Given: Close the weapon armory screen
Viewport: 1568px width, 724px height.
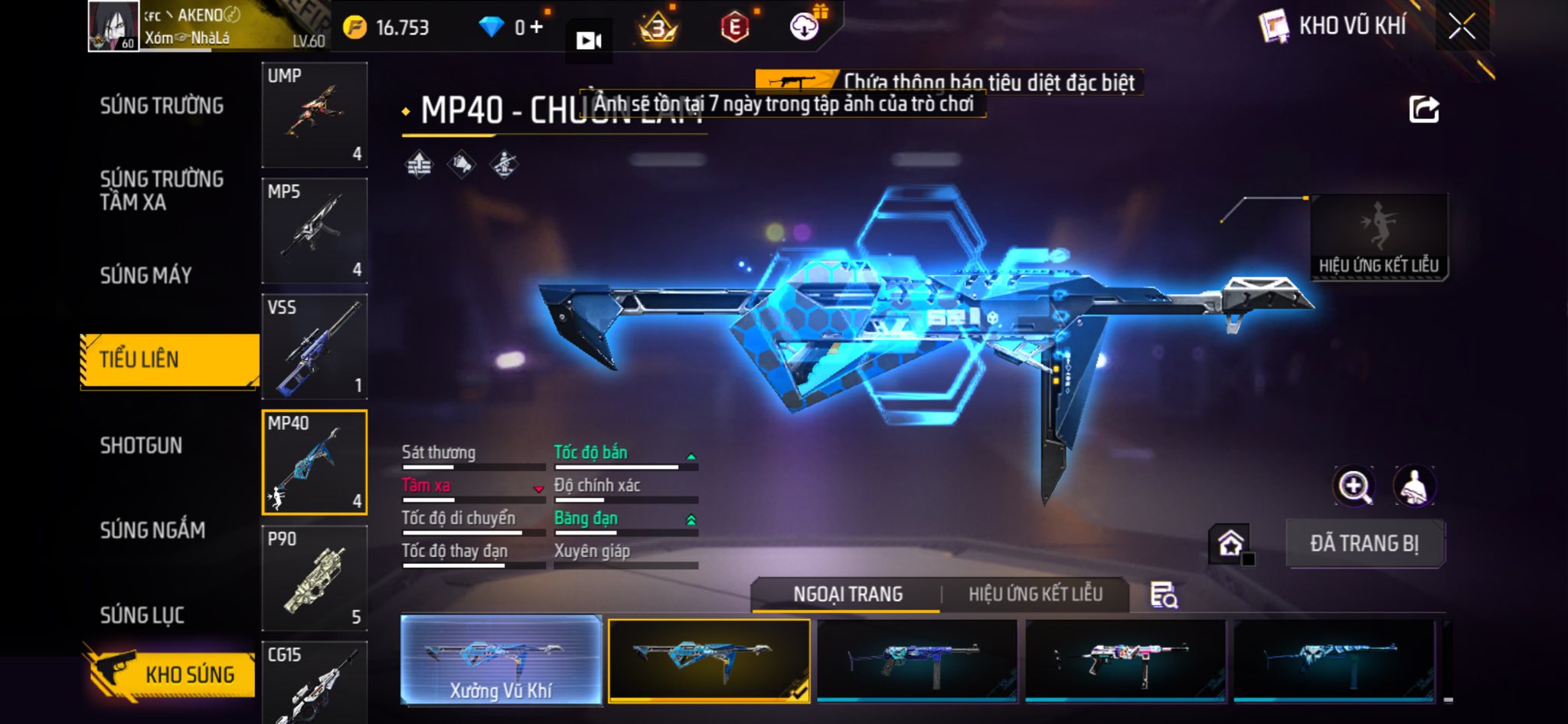Looking at the screenshot, I should click(1461, 28).
